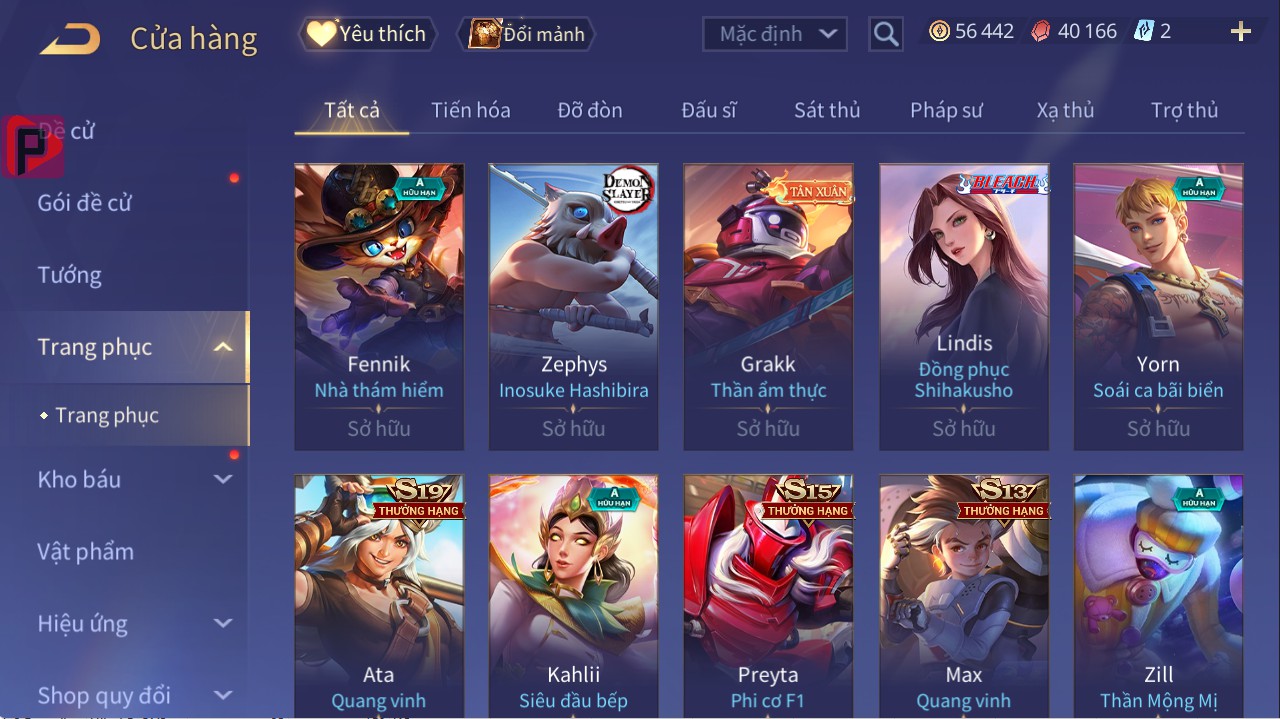Open the Yêu thích favorites list

pos(368,34)
